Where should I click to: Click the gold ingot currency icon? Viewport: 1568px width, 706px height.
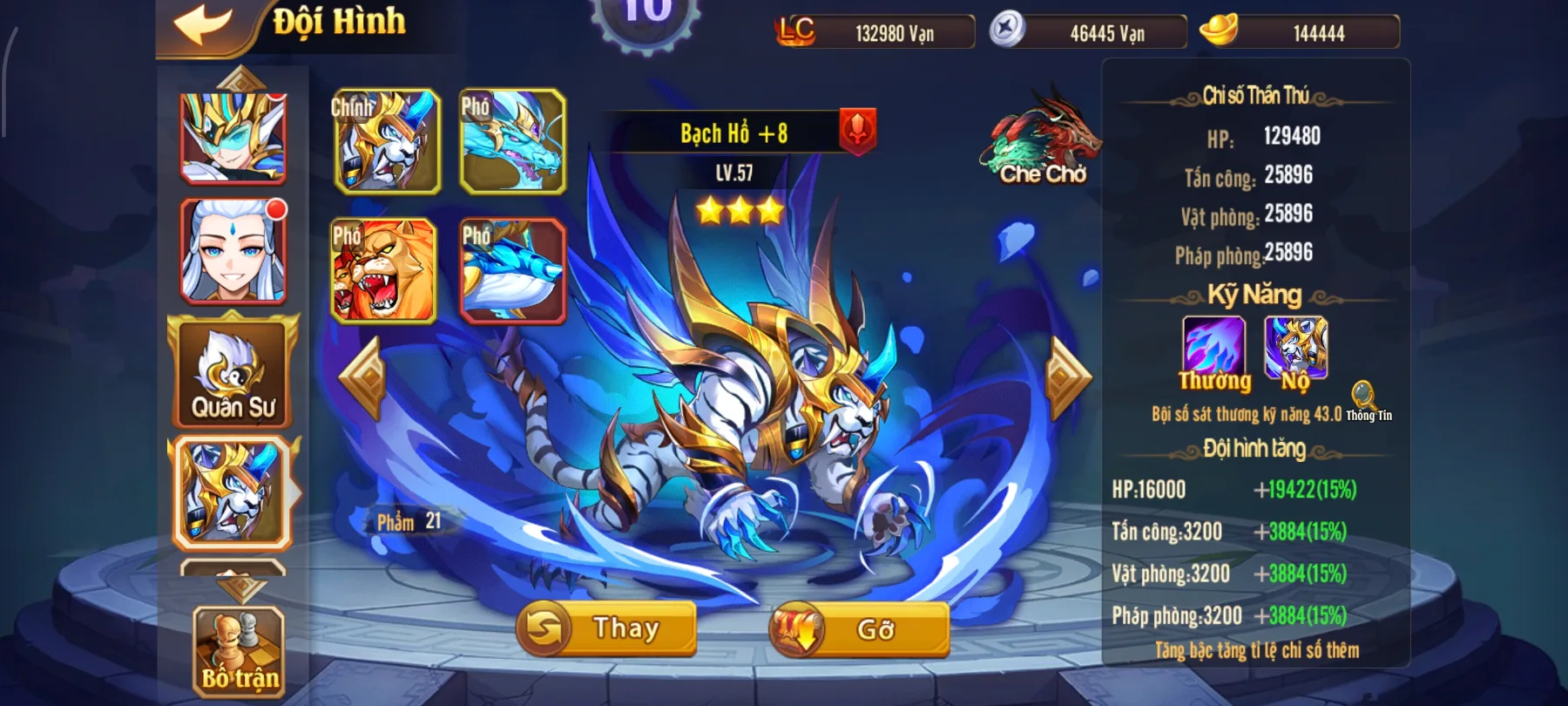1220,31
